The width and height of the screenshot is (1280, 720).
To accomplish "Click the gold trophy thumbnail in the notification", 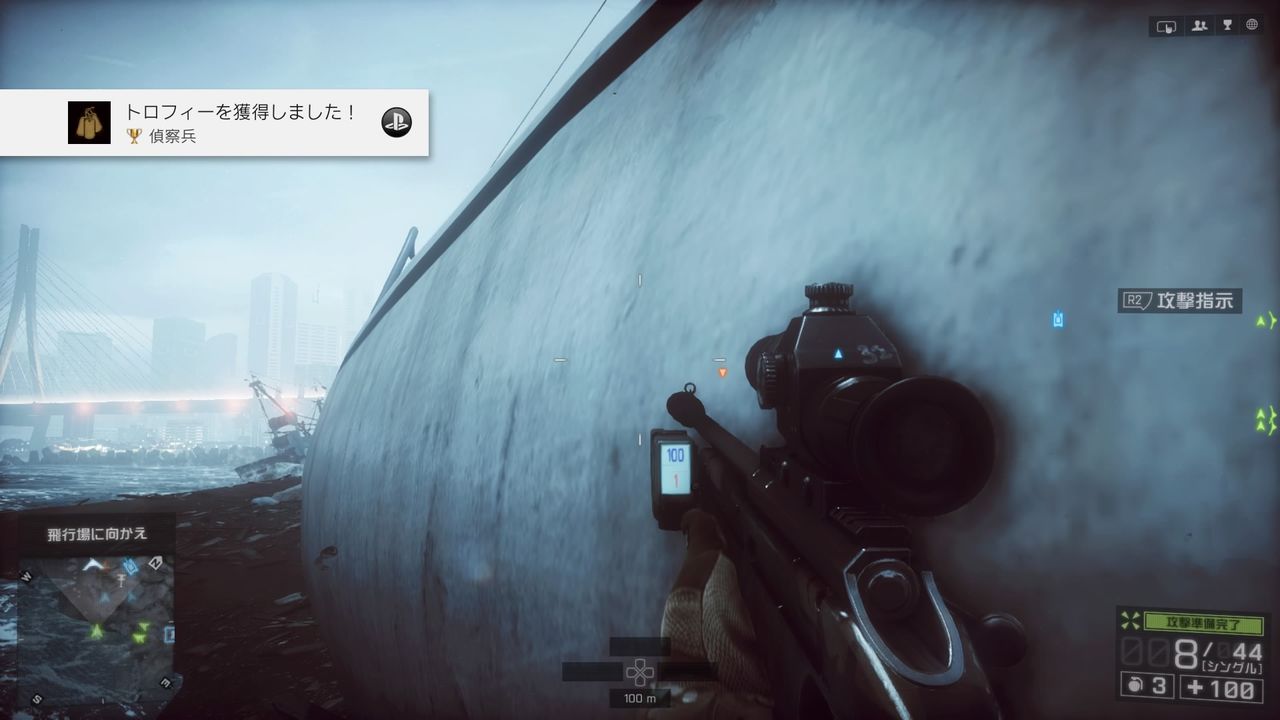I will tap(90, 122).
